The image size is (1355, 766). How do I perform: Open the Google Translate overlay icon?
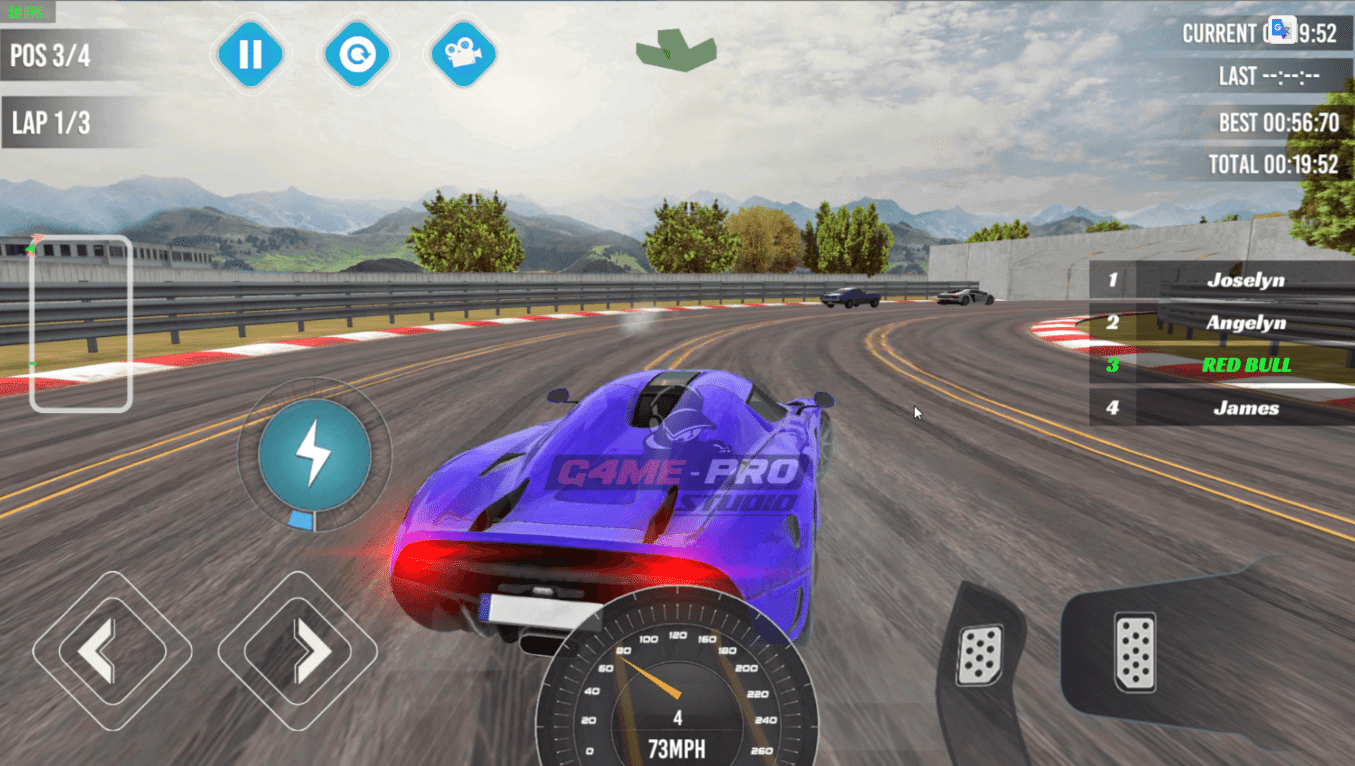tap(1282, 30)
